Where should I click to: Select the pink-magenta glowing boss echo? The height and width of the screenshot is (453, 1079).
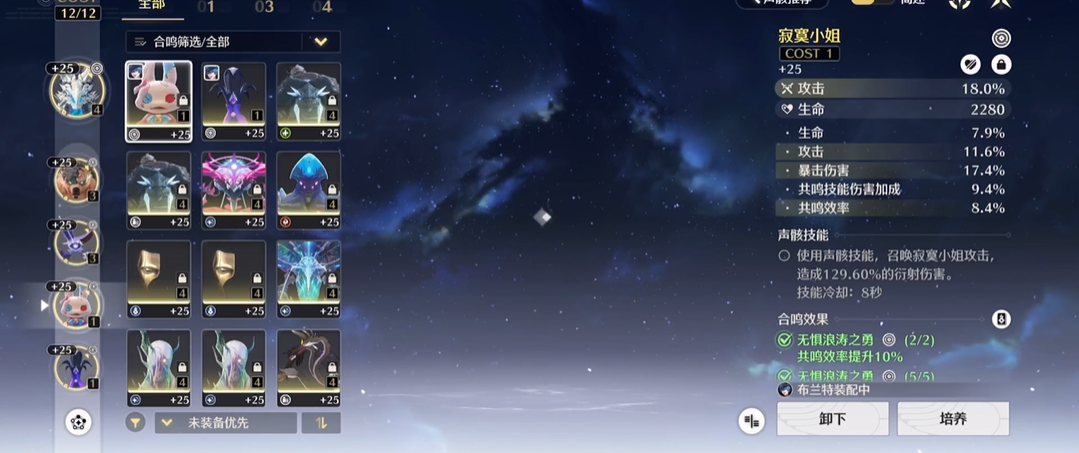click(234, 190)
